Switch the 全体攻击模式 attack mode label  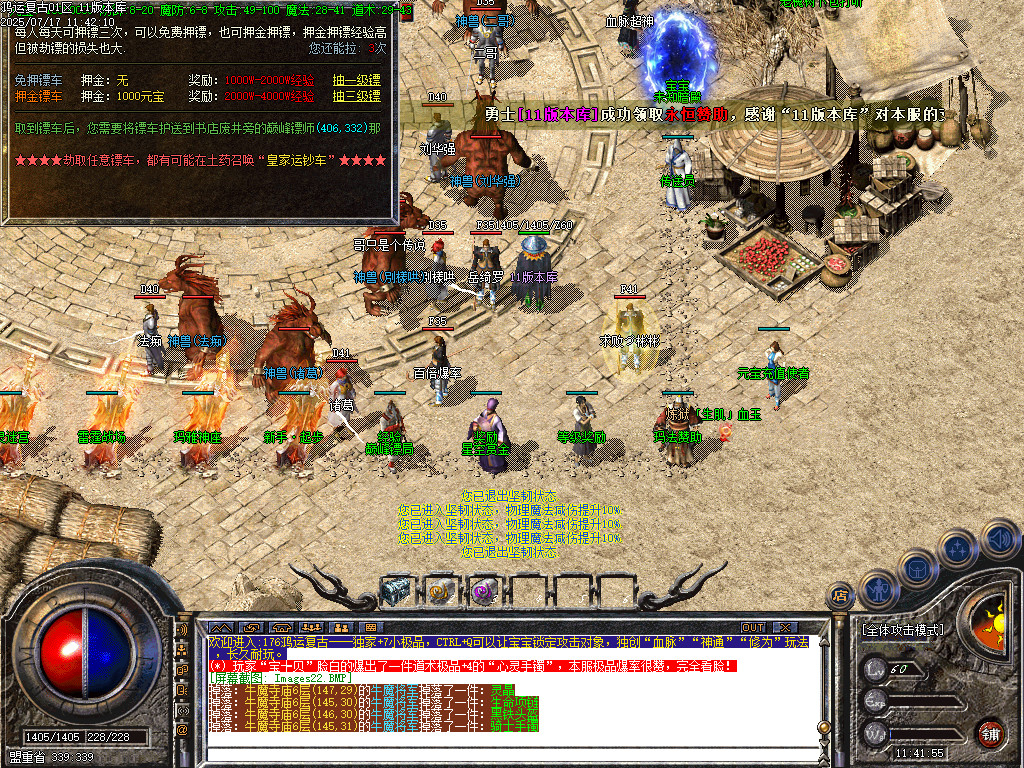tap(902, 630)
